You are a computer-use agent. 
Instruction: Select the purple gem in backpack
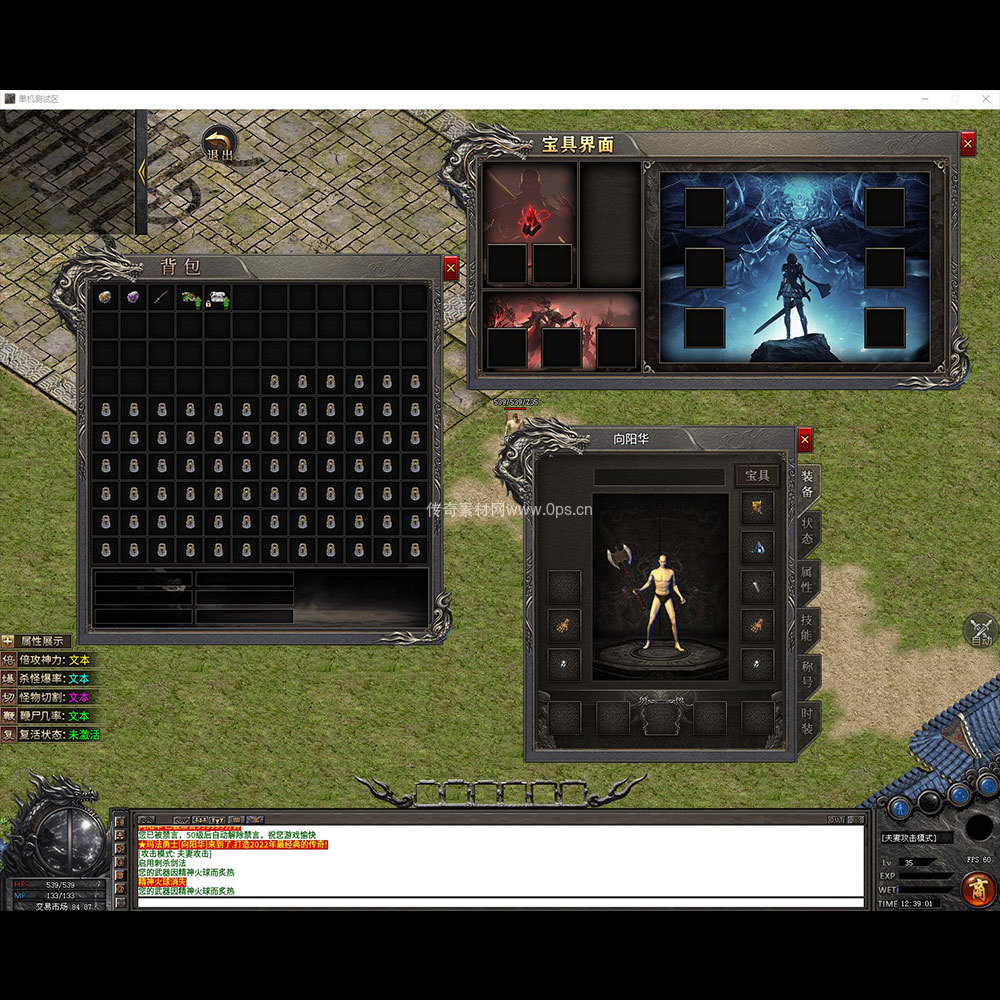pyautogui.click(x=132, y=297)
